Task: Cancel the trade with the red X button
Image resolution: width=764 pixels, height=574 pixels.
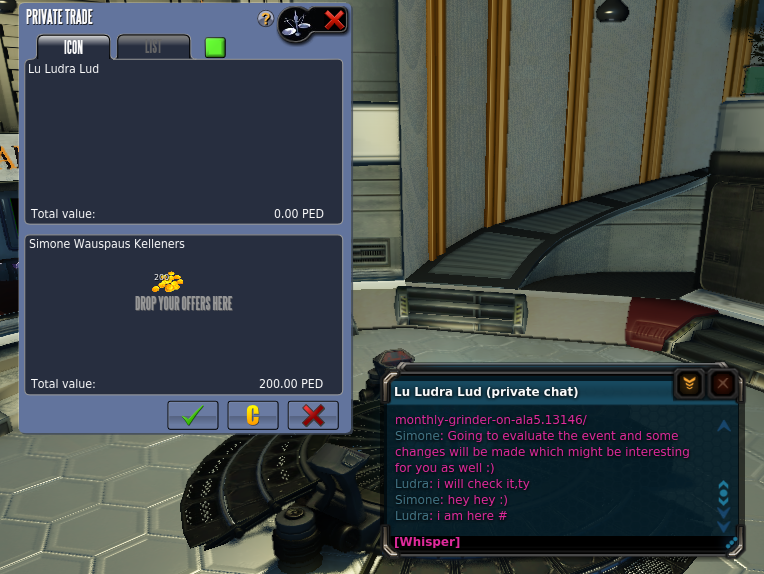Action: pos(313,415)
